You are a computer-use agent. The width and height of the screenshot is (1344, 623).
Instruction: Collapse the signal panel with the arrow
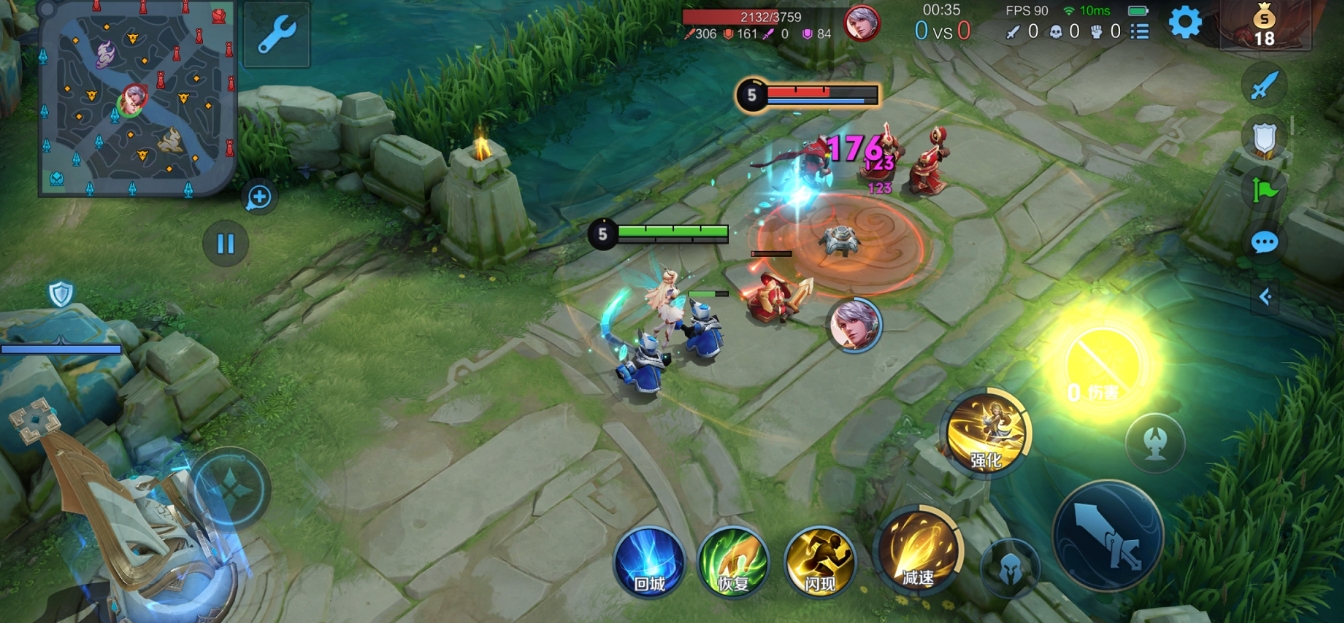click(1265, 296)
